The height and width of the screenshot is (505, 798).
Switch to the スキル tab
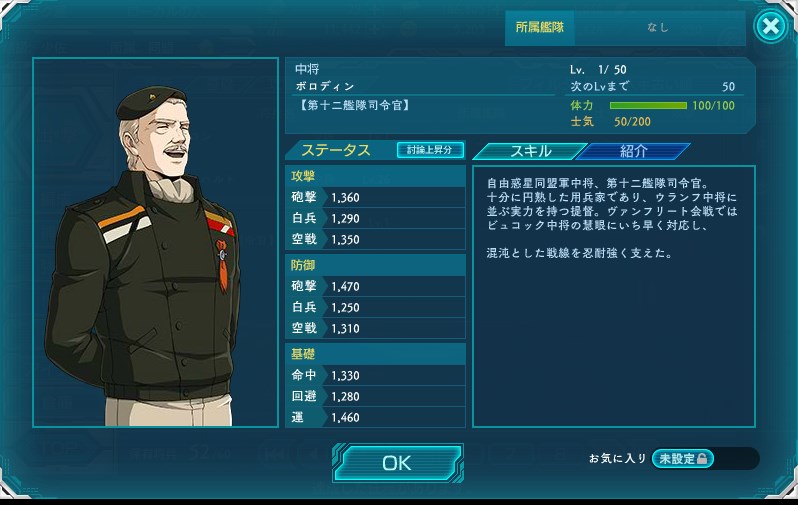pyautogui.click(x=529, y=151)
